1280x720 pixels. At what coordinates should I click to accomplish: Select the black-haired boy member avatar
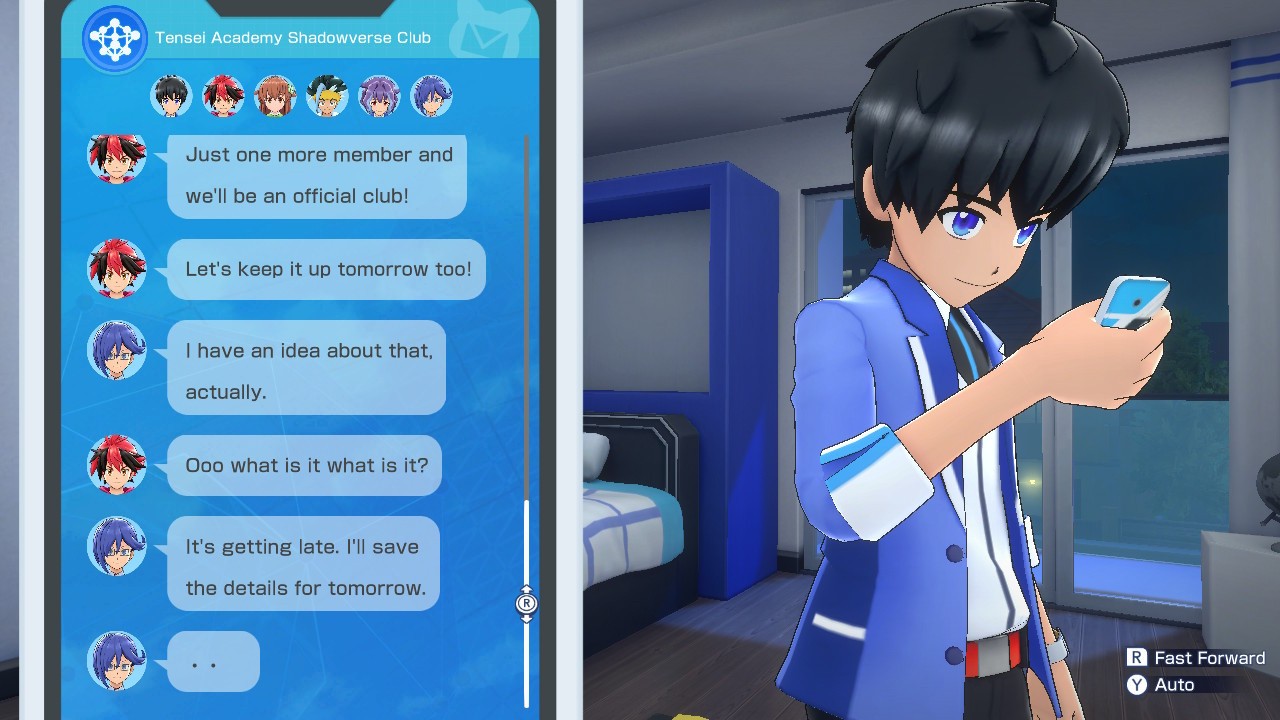[171, 96]
